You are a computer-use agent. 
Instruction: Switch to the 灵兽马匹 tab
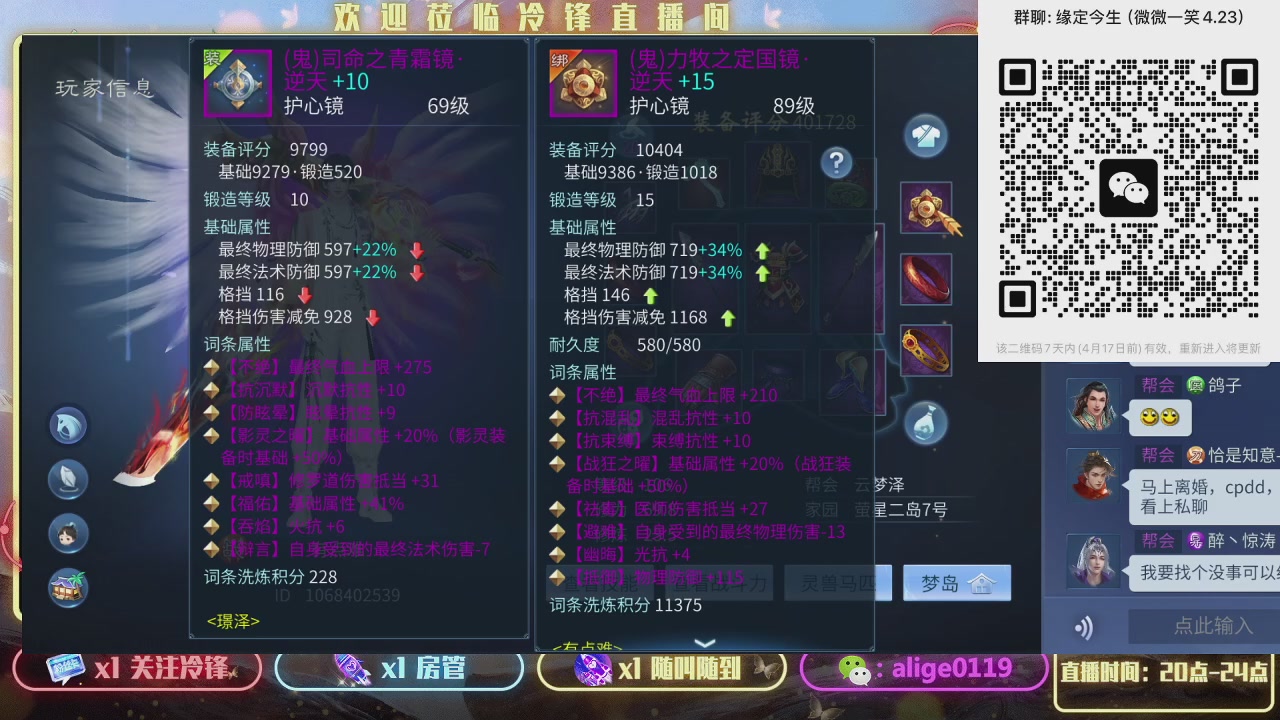pyautogui.click(x=838, y=582)
